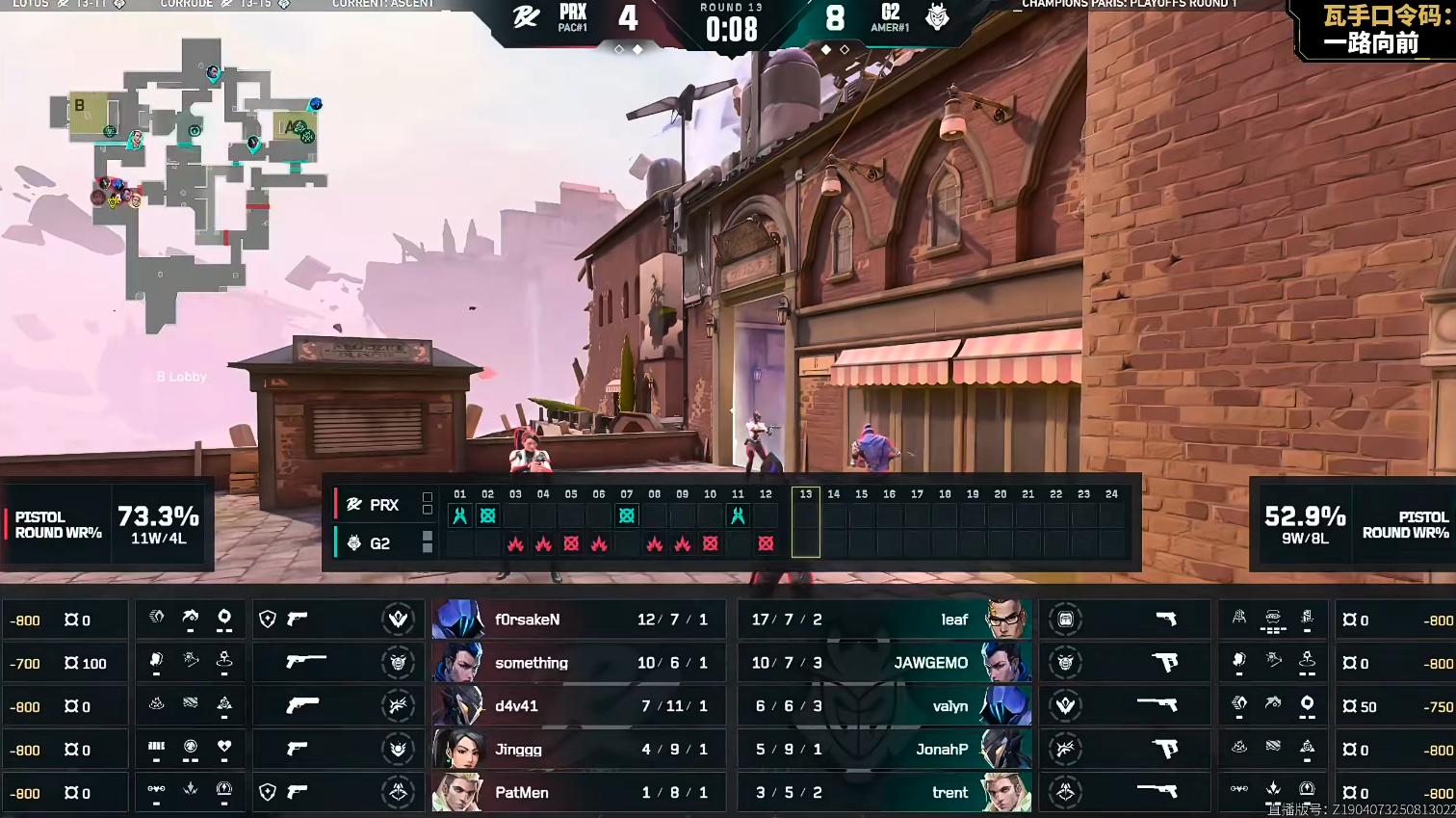Select the highlighted round 13 column

(806, 522)
